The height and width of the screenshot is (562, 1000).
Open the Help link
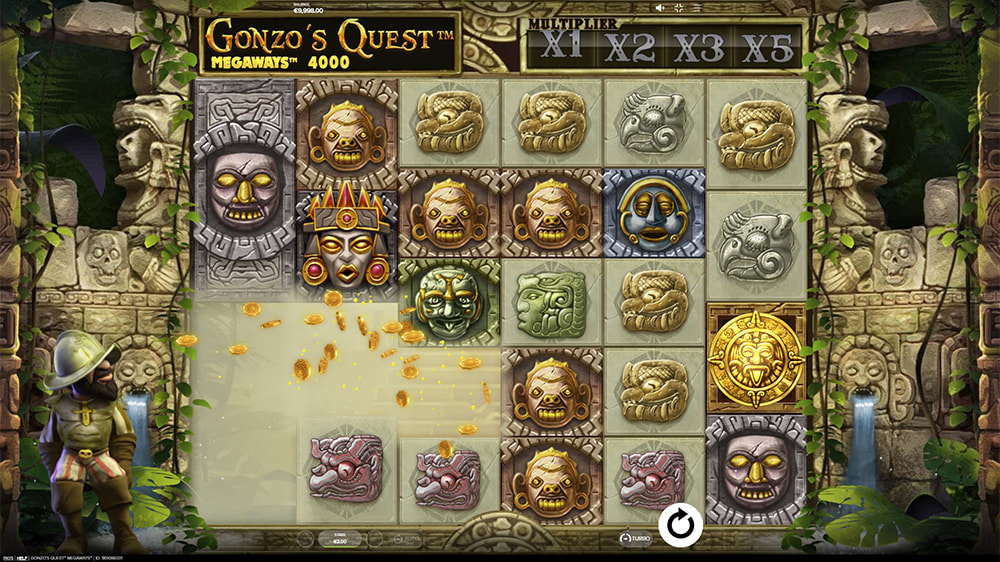pyautogui.click(x=22, y=558)
